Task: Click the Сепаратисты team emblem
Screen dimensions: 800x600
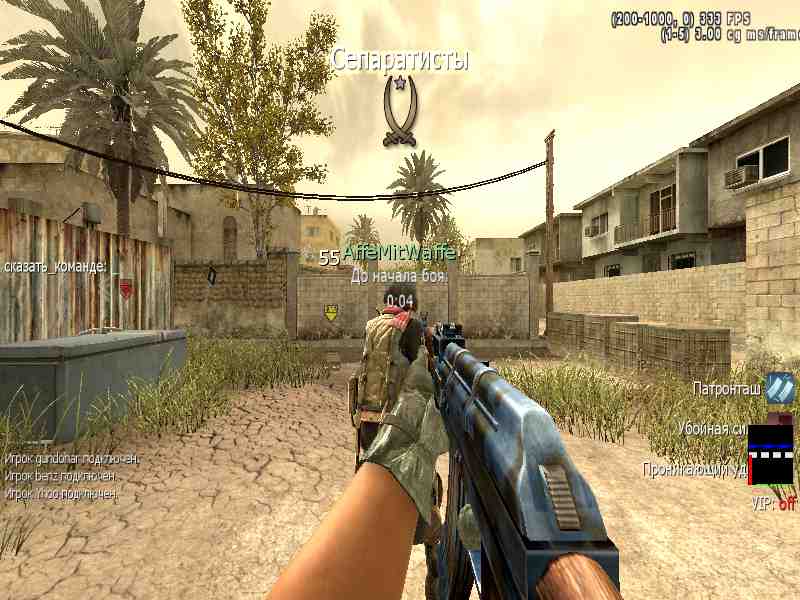Action: click(400, 109)
